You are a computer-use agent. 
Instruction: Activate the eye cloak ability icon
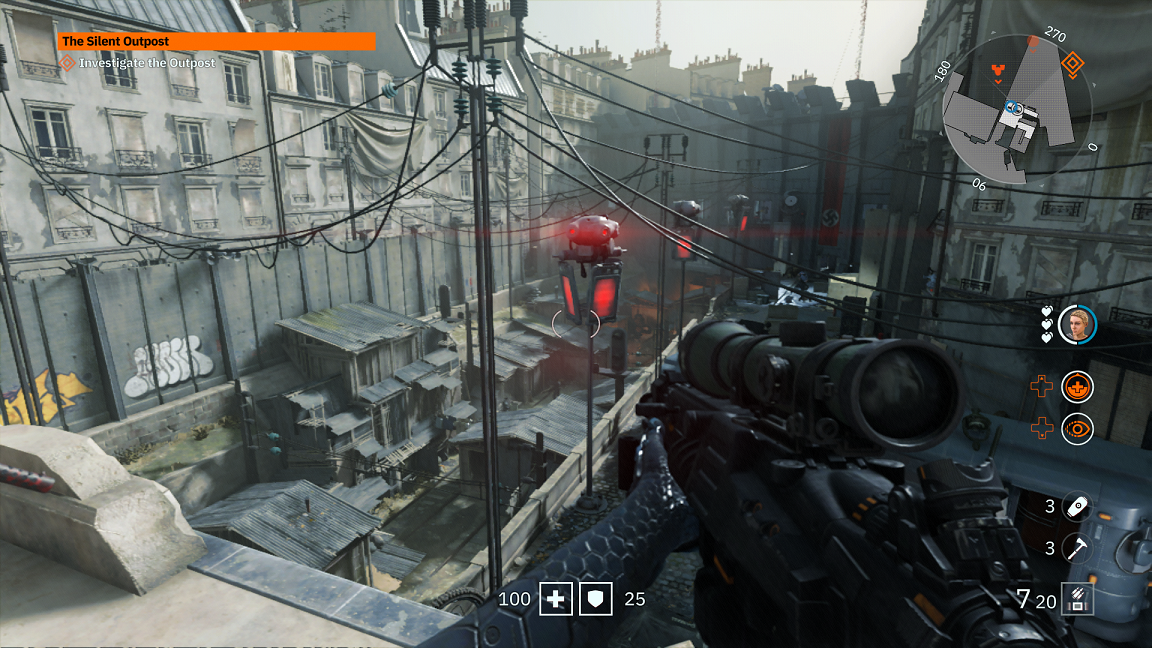tap(1077, 429)
